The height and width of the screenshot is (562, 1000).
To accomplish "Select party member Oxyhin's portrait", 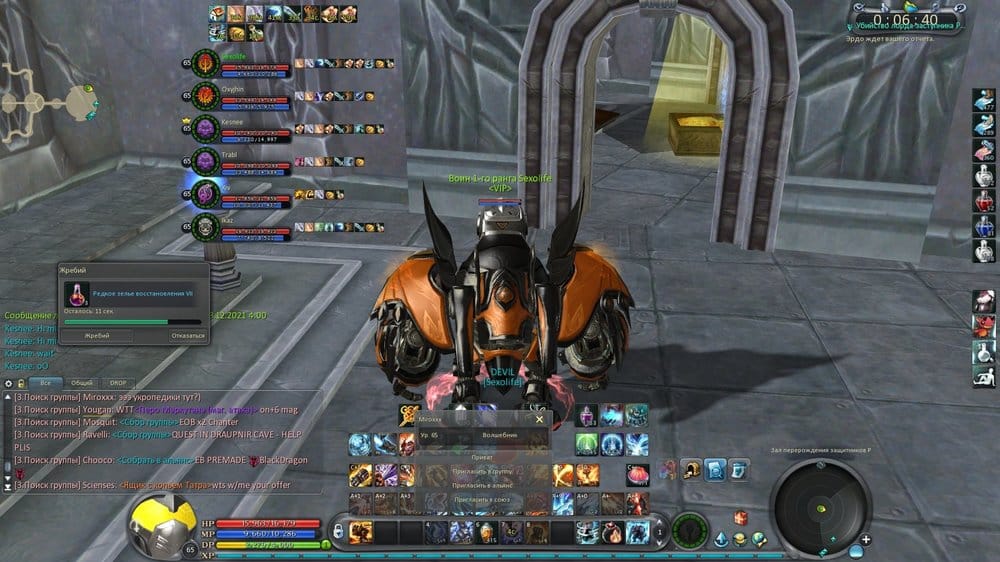I will (205, 95).
